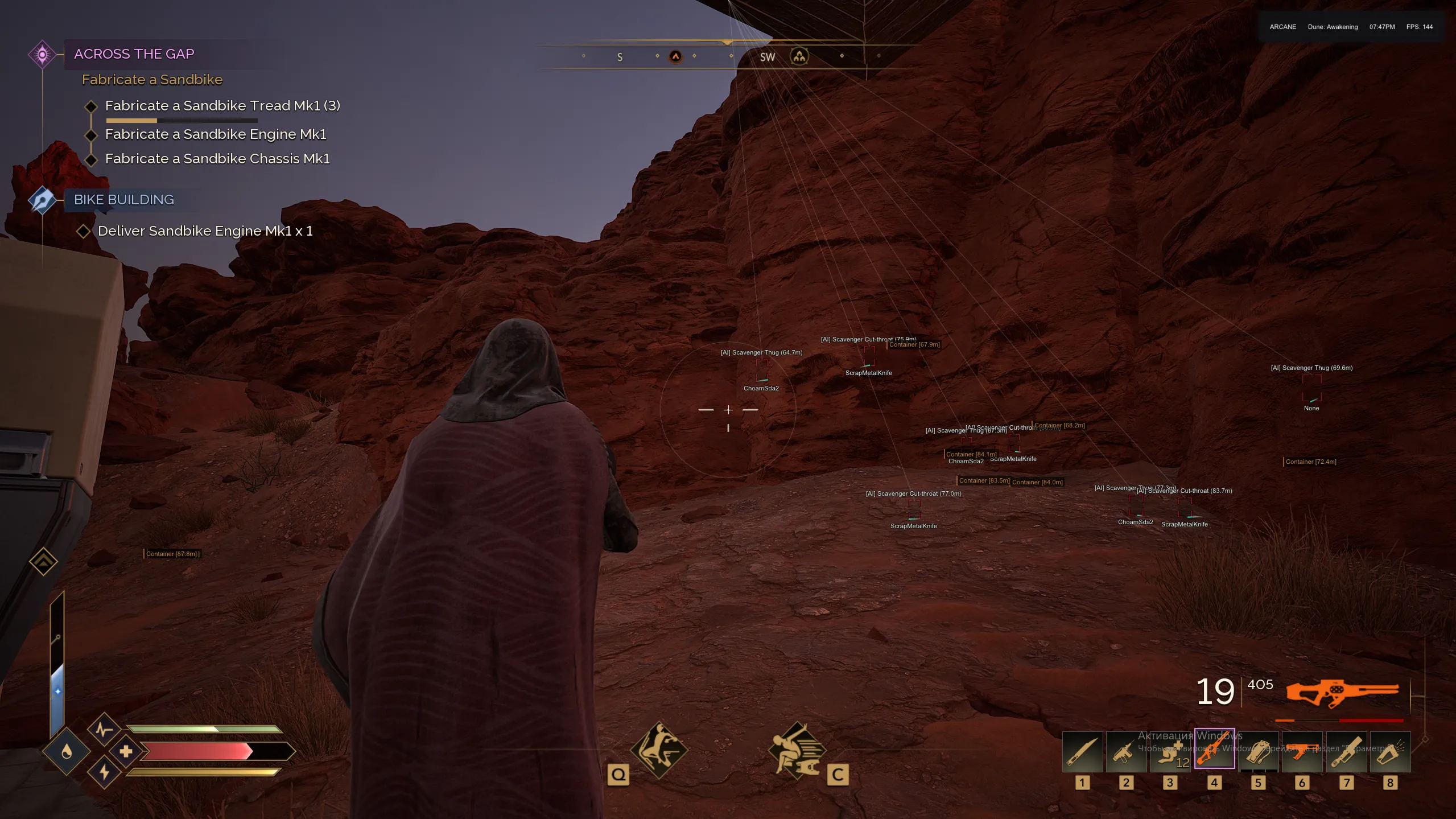Expand the Across The Gap quest header
The width and height of the screenshot is (1456, 819).
133,53
